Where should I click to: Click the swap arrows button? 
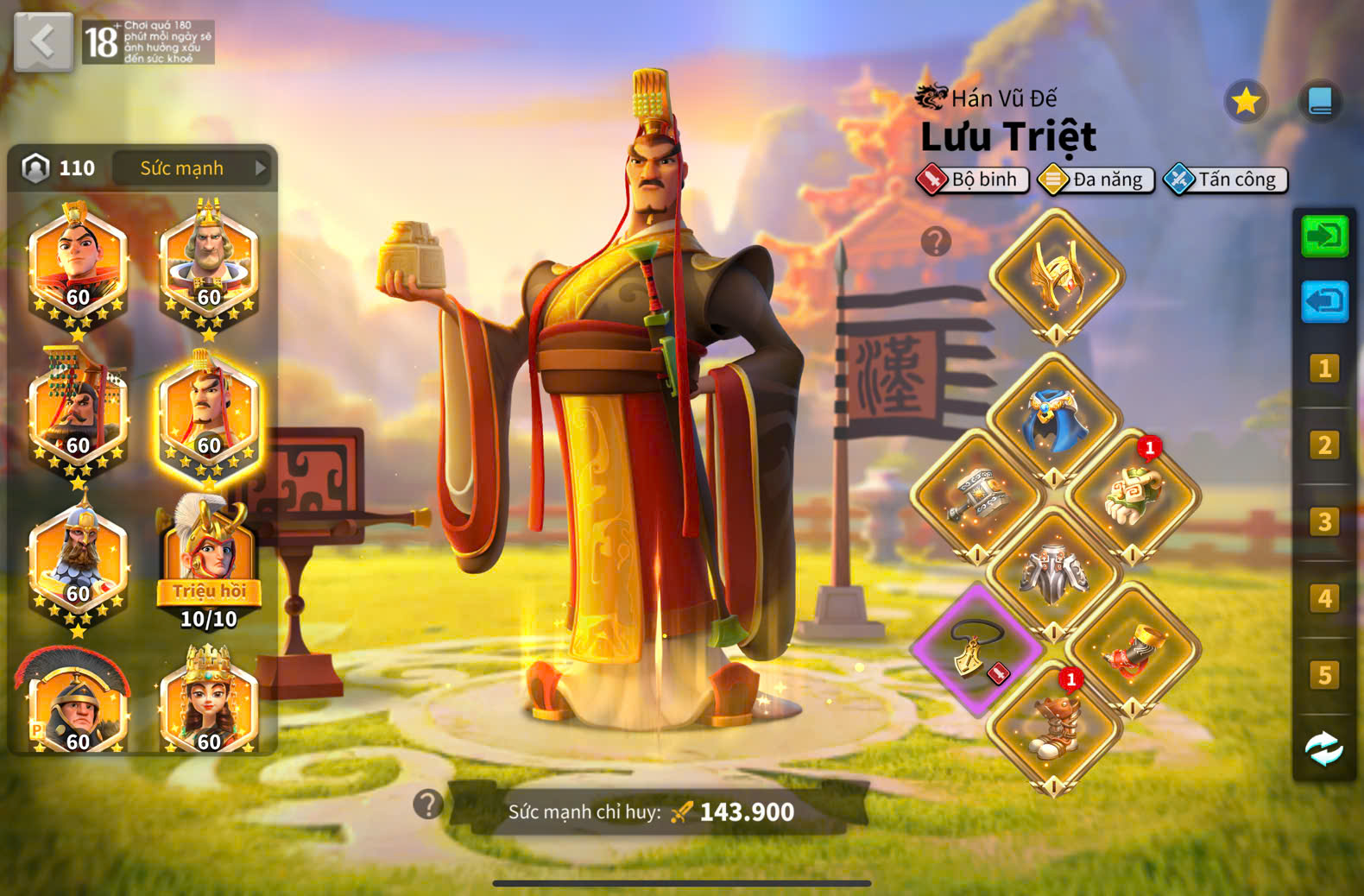1323,748
